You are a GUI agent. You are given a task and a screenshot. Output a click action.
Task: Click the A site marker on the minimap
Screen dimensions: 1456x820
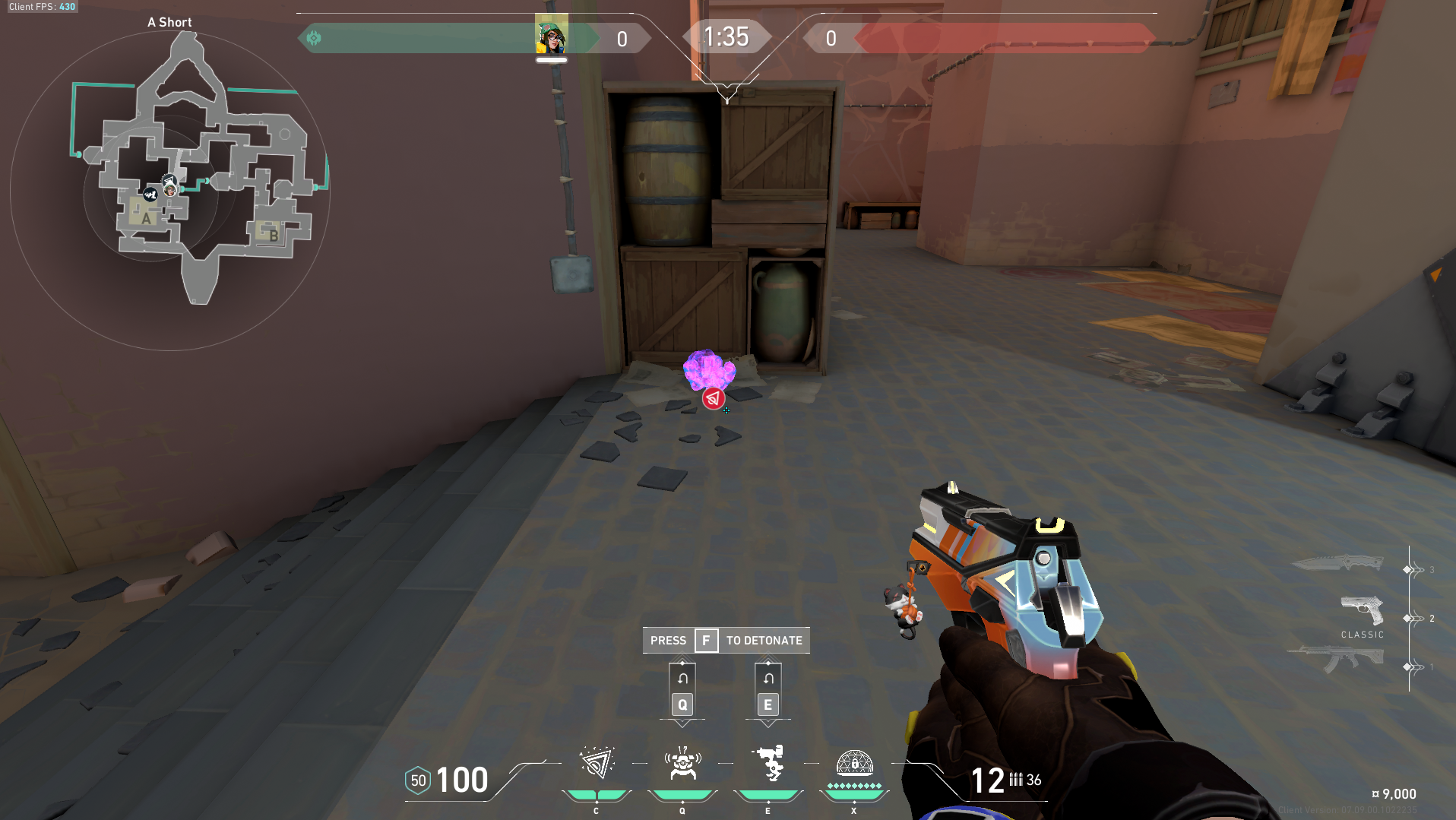(144, 219)
